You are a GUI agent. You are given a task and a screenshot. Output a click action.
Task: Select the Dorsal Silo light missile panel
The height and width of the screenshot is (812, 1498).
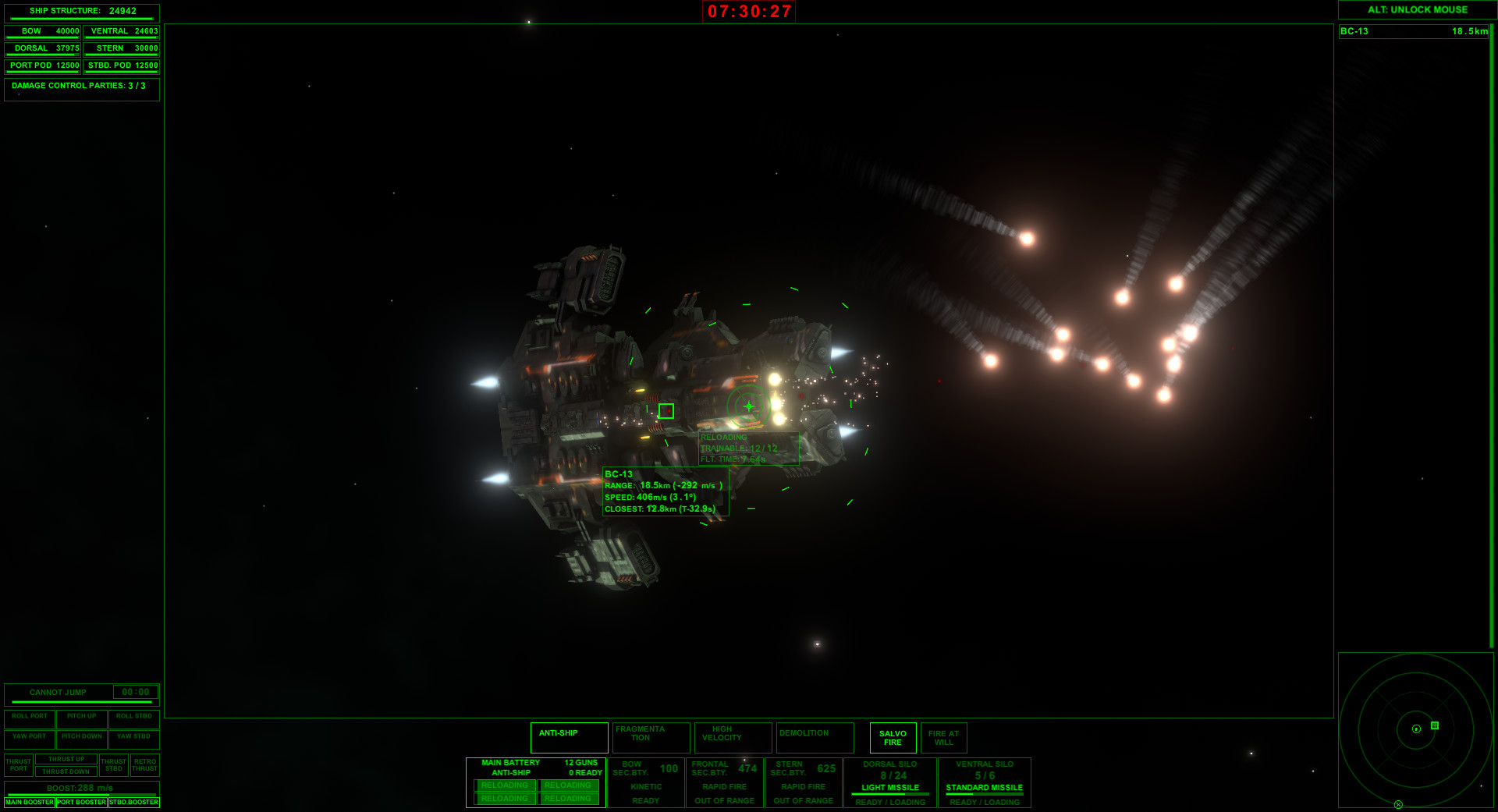pos(889,780)
